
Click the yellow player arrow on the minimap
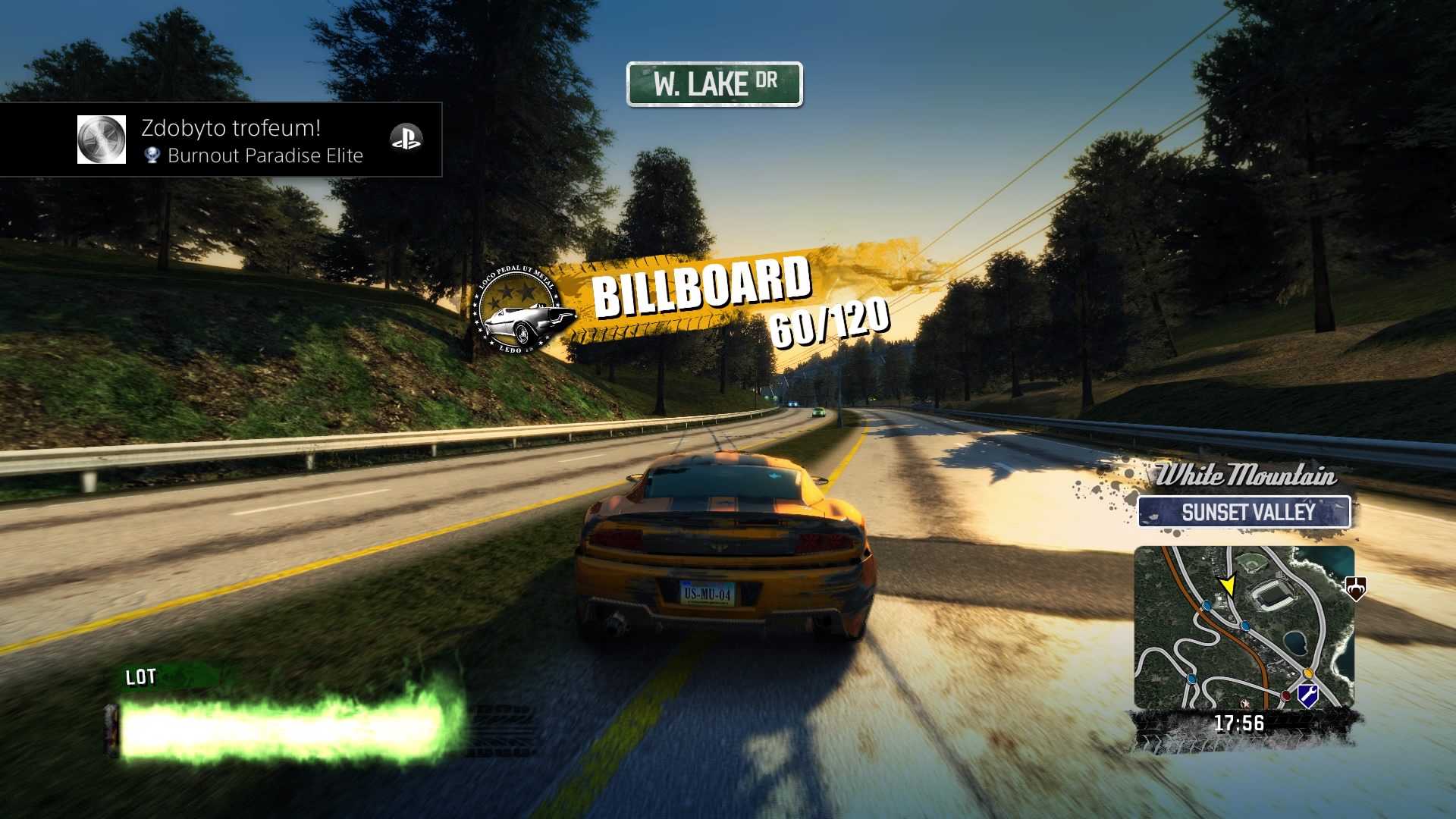point(1227,585)
